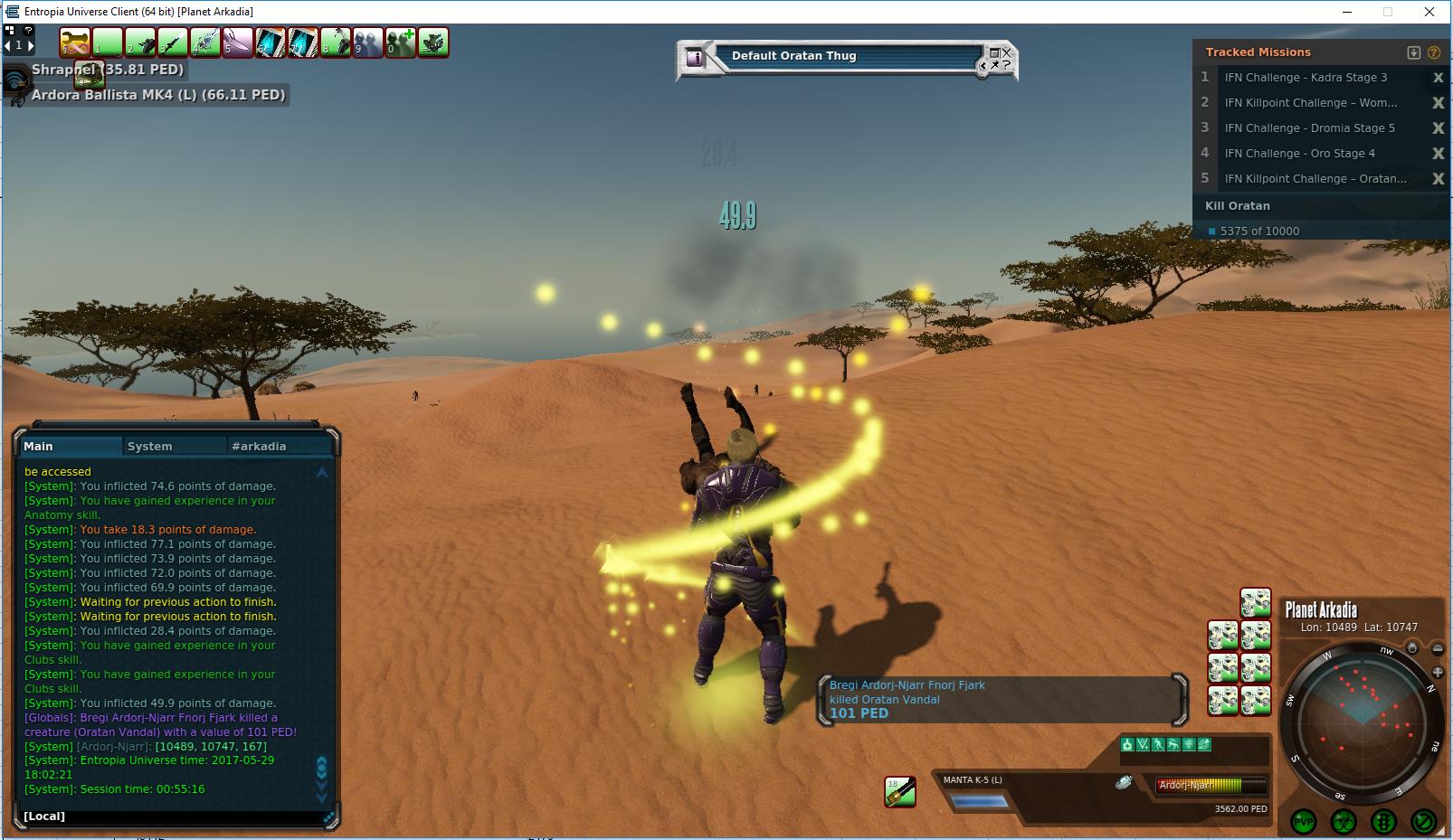Open Tracked Missions help icon
This screenshot has height=840, width=1453.
(1434, 52)
